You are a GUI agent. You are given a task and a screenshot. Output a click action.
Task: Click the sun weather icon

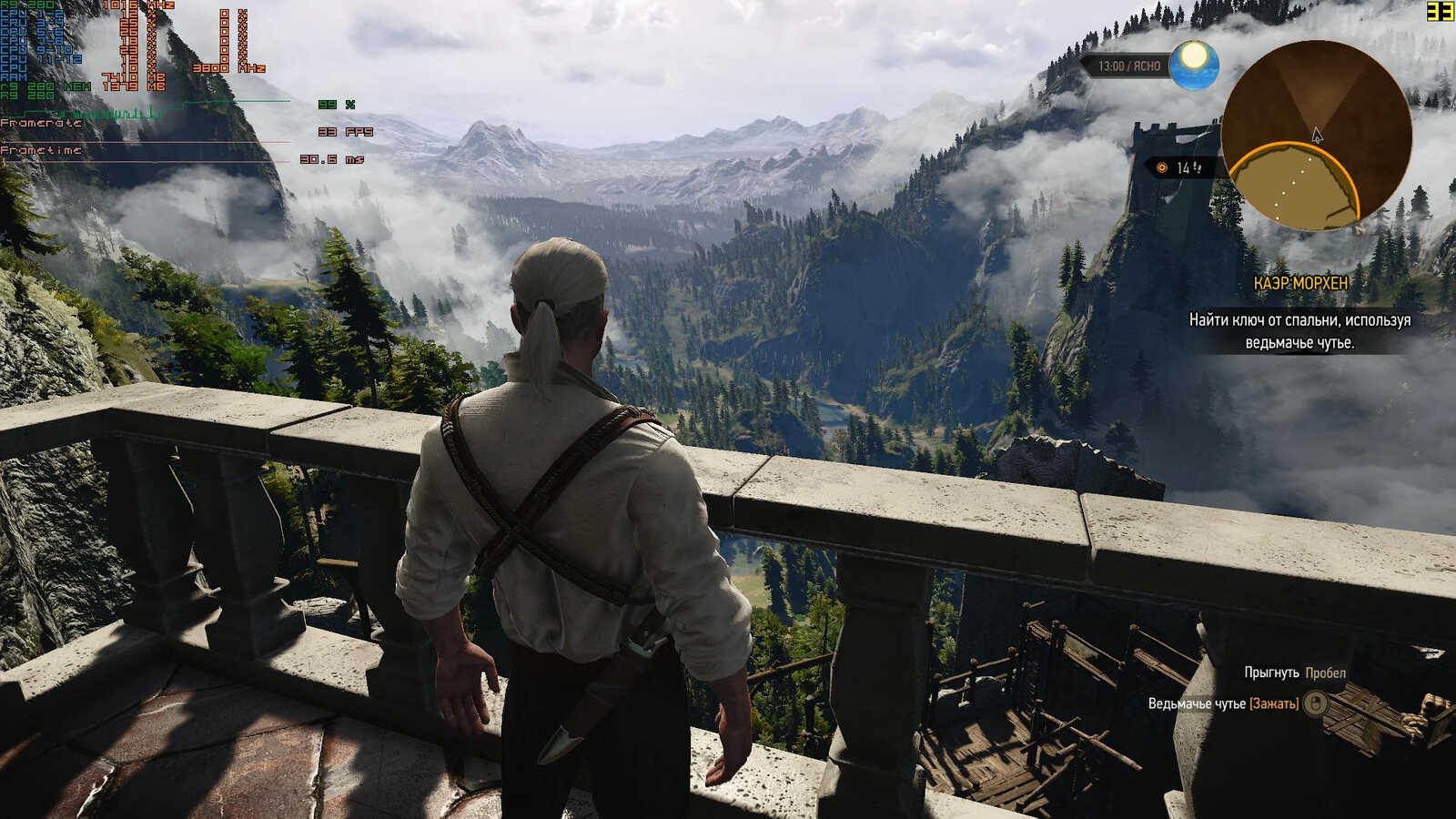pyautogui.click(x=1194, y=64)
